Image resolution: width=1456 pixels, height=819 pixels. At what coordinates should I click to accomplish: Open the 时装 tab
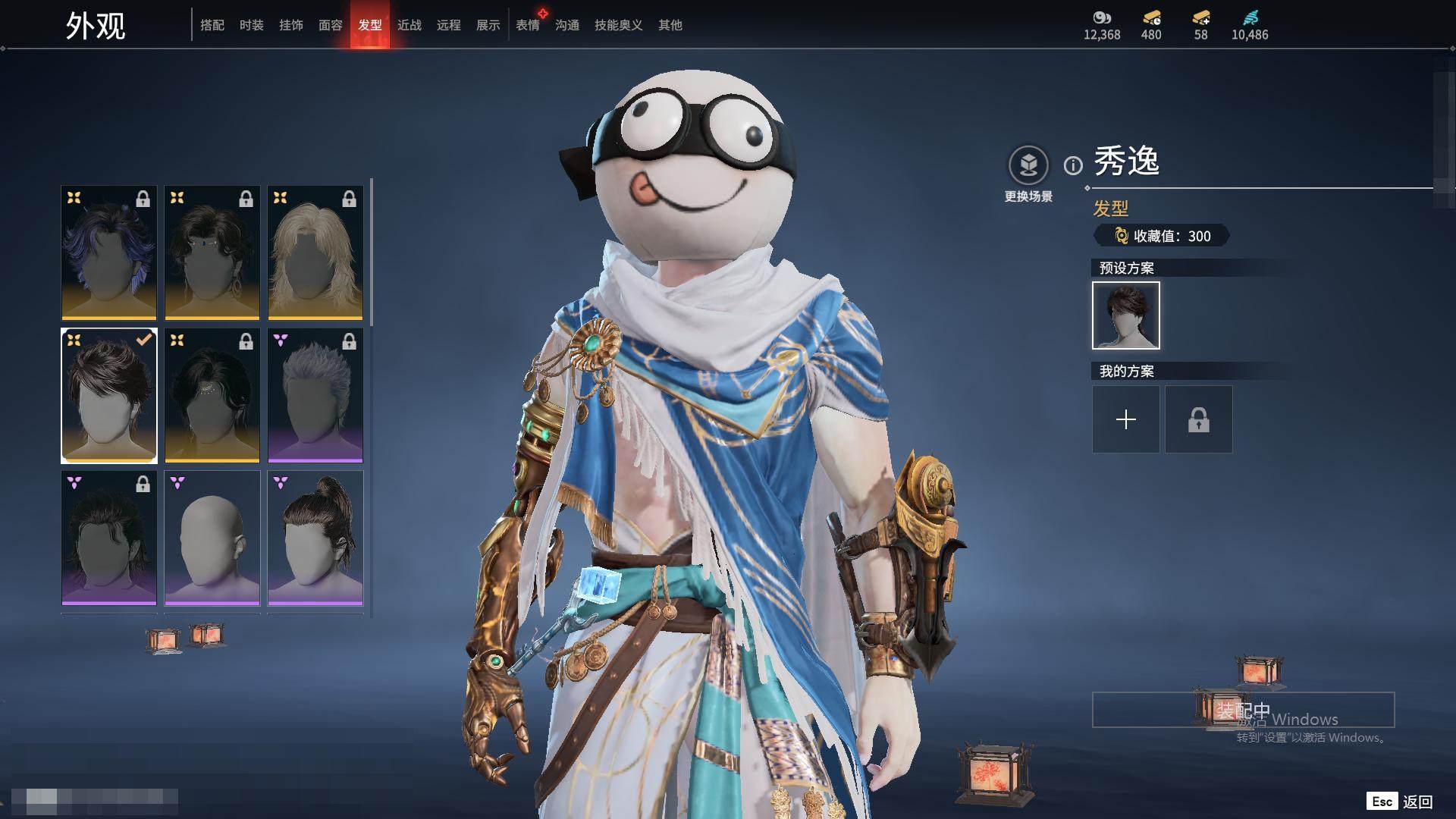(x=251, y=25)
